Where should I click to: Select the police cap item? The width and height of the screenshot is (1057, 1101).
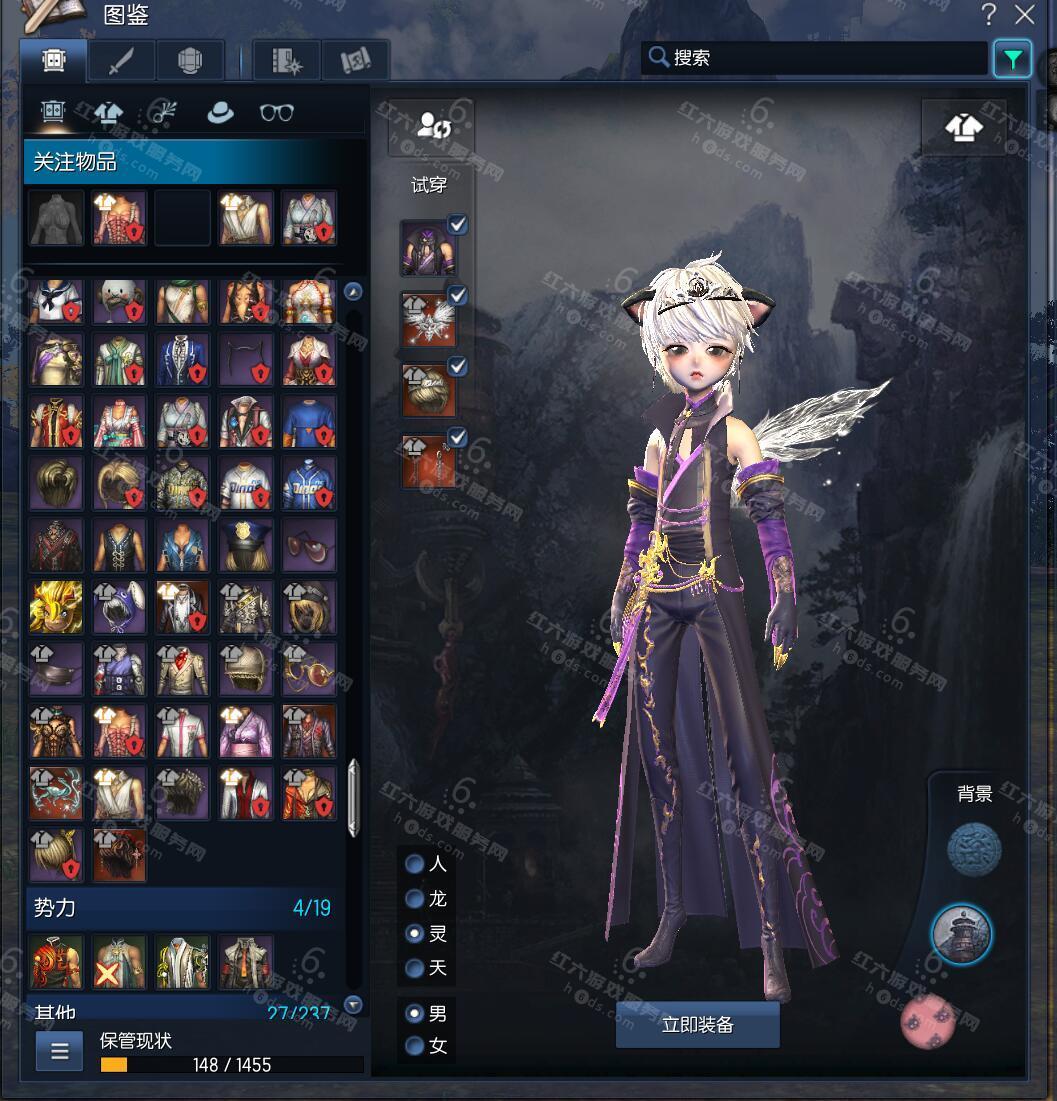[x=245, y=544]
